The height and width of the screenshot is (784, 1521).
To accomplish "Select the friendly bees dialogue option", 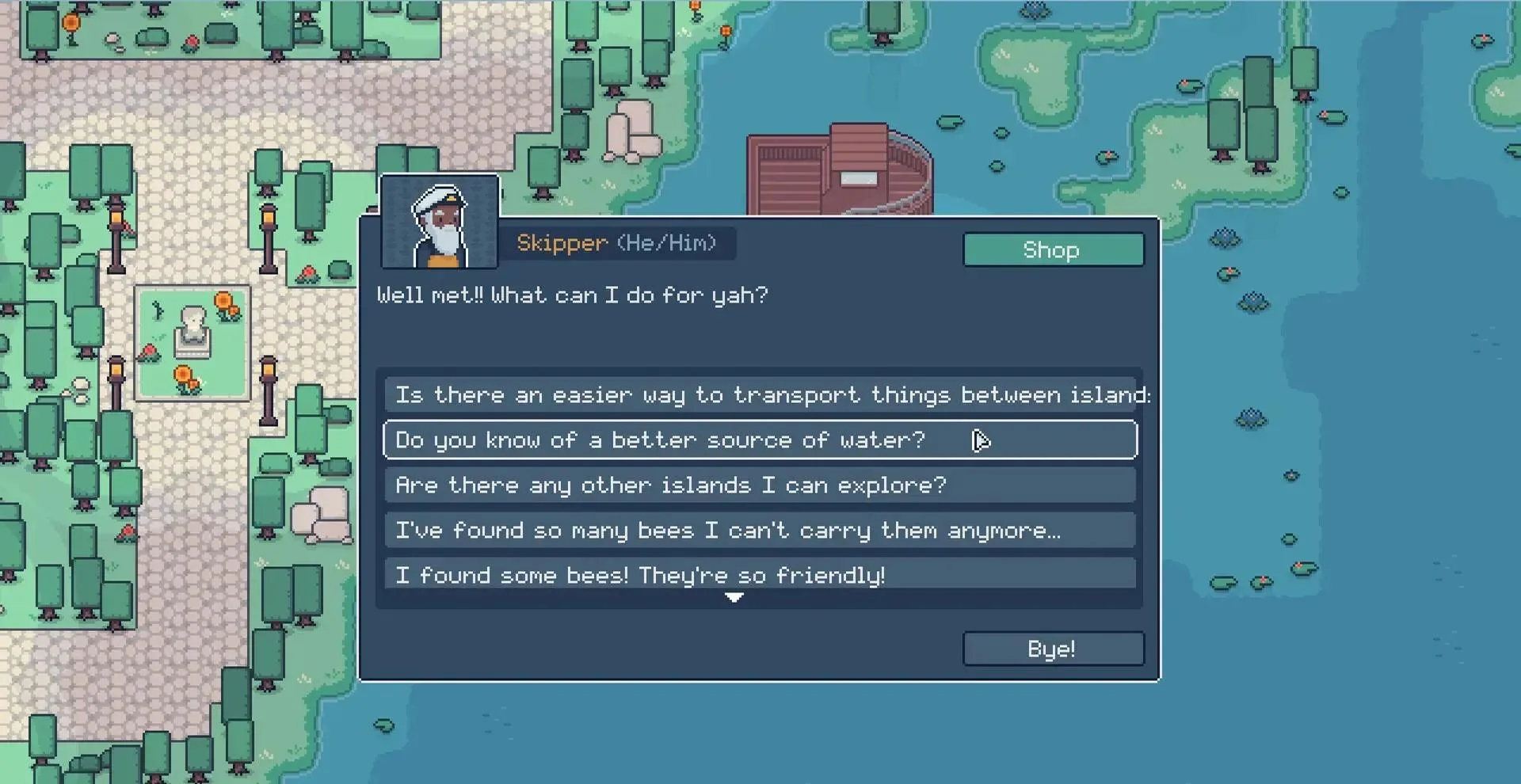I will coord(760,574).
